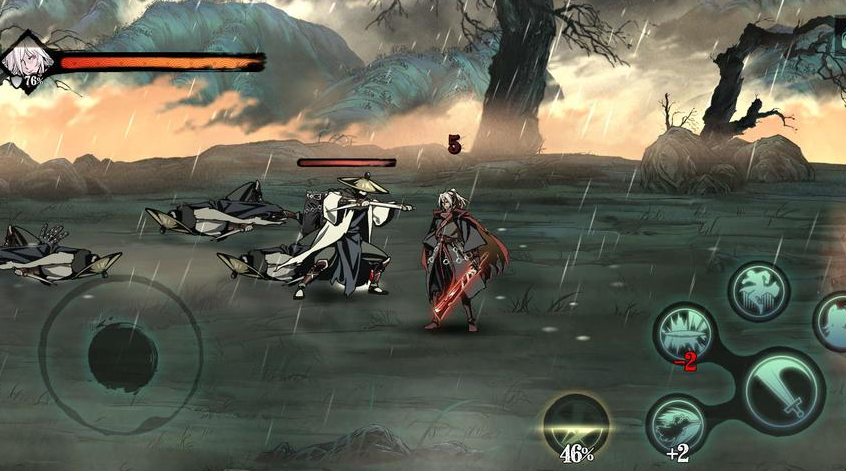Tap the large sword attack button

click(785, 390)
